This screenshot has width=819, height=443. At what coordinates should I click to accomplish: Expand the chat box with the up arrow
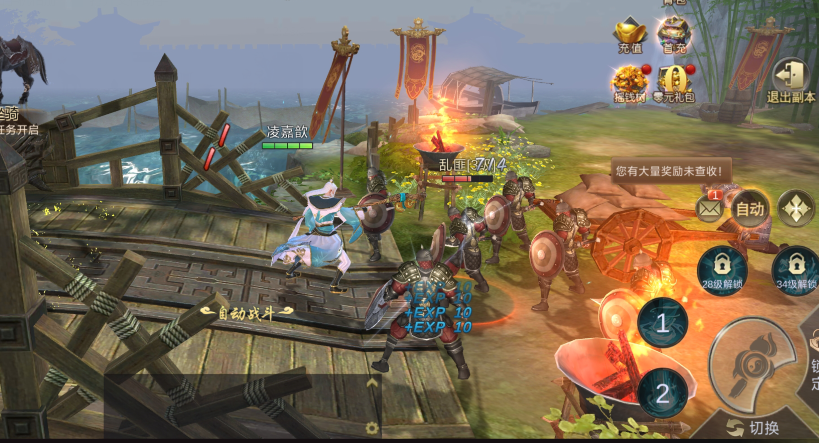[x=372, y=382]
